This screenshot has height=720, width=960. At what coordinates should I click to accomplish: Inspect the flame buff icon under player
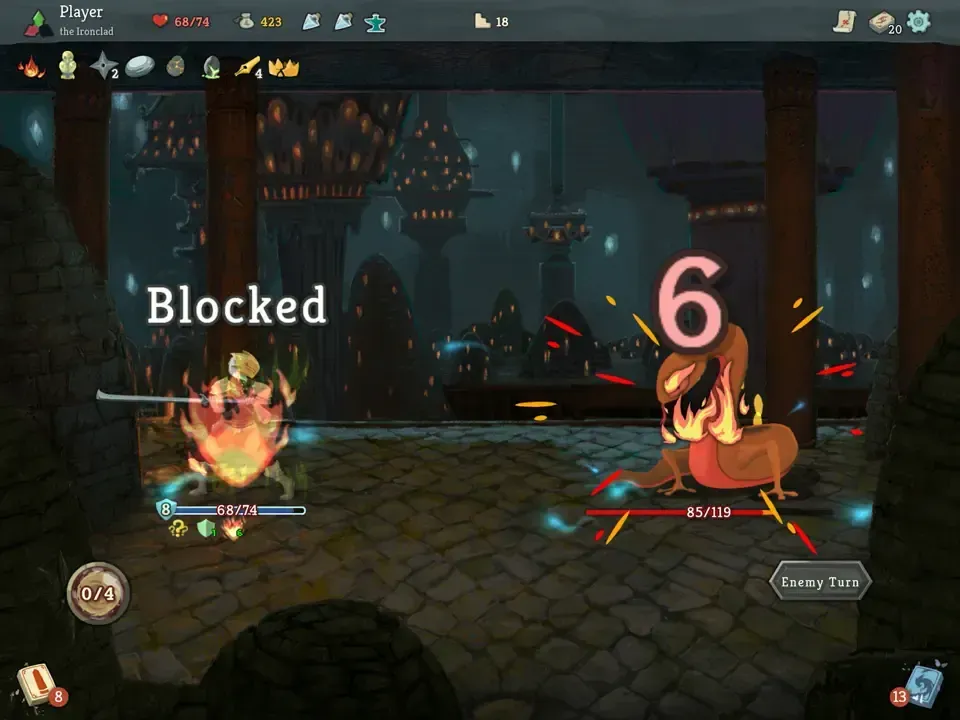point(232,529)
